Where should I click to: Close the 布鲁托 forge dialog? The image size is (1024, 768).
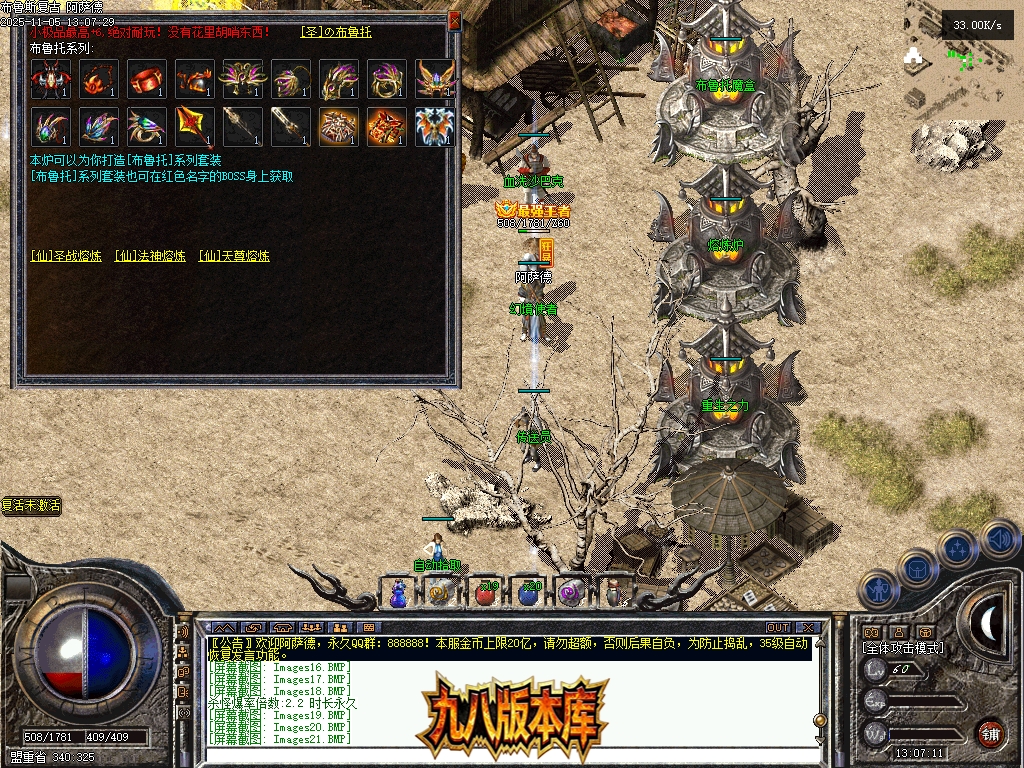pos(454,20)
